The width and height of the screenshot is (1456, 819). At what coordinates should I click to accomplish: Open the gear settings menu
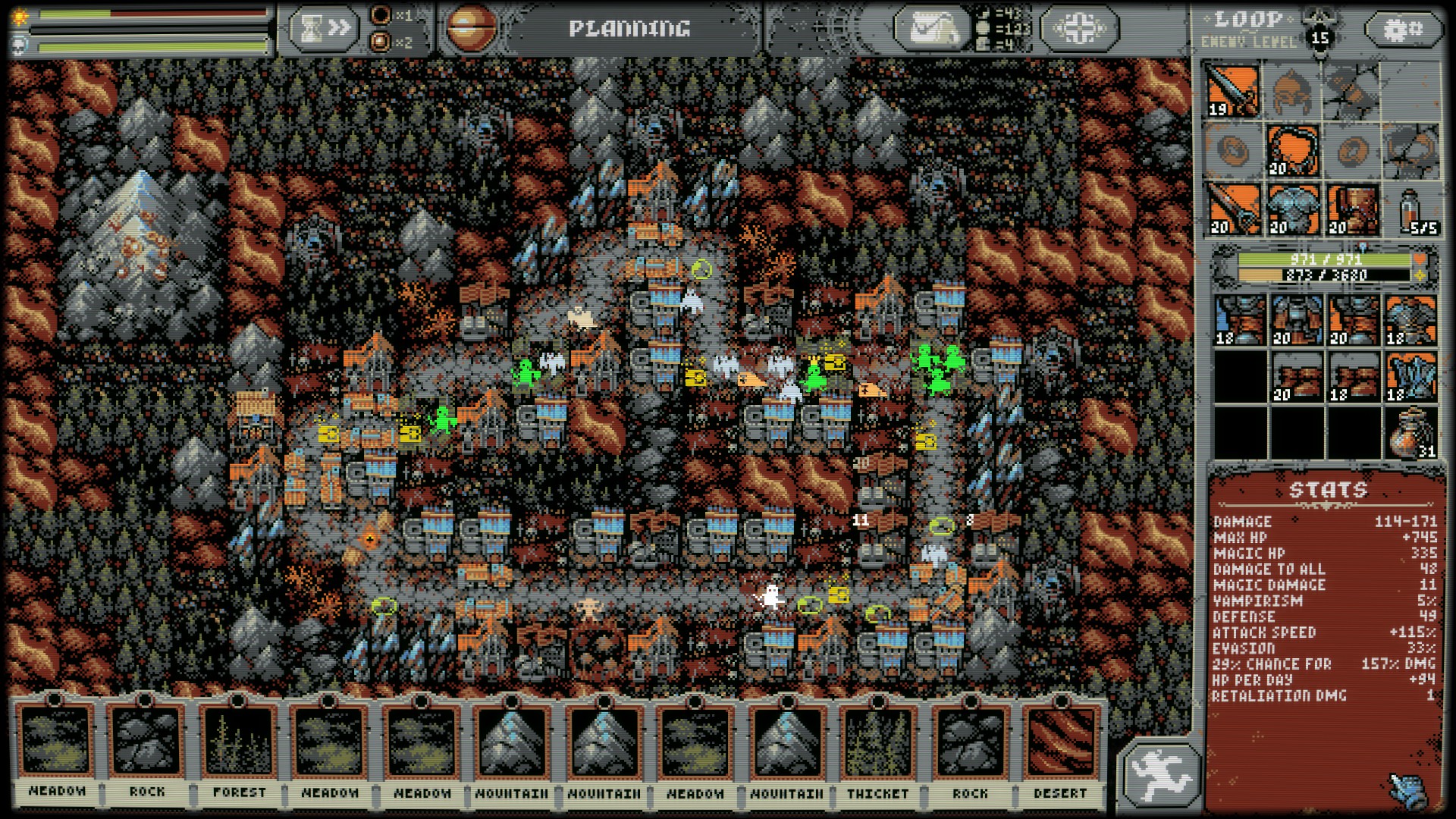click(1404, 30)
